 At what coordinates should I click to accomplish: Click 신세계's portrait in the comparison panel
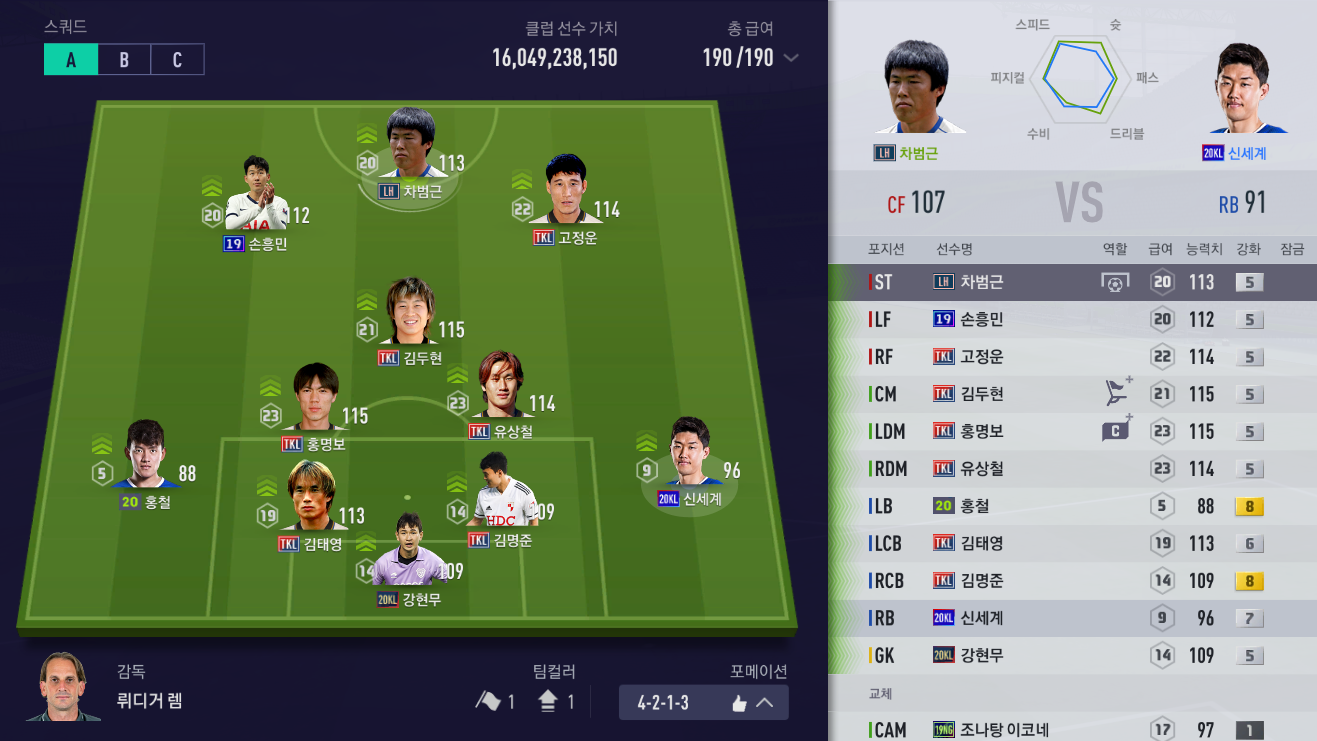(x=1246, y=90)
